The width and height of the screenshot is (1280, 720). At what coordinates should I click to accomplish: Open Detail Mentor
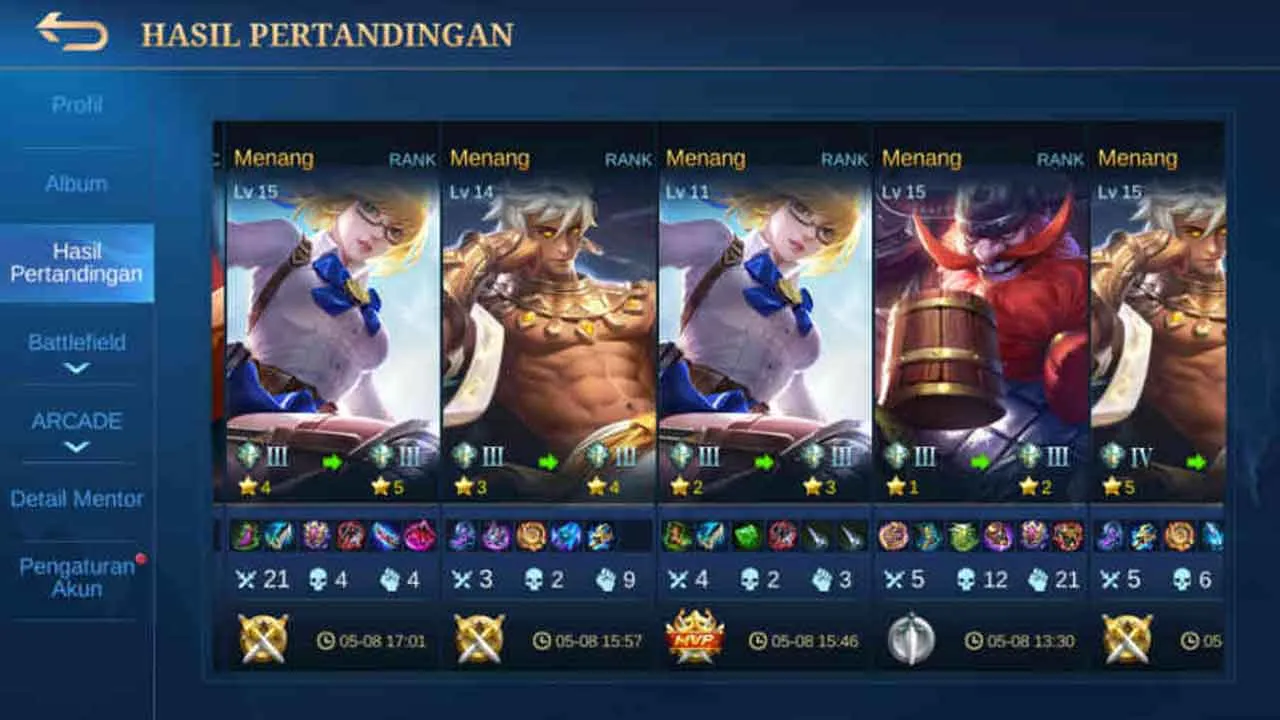(77, 497)
